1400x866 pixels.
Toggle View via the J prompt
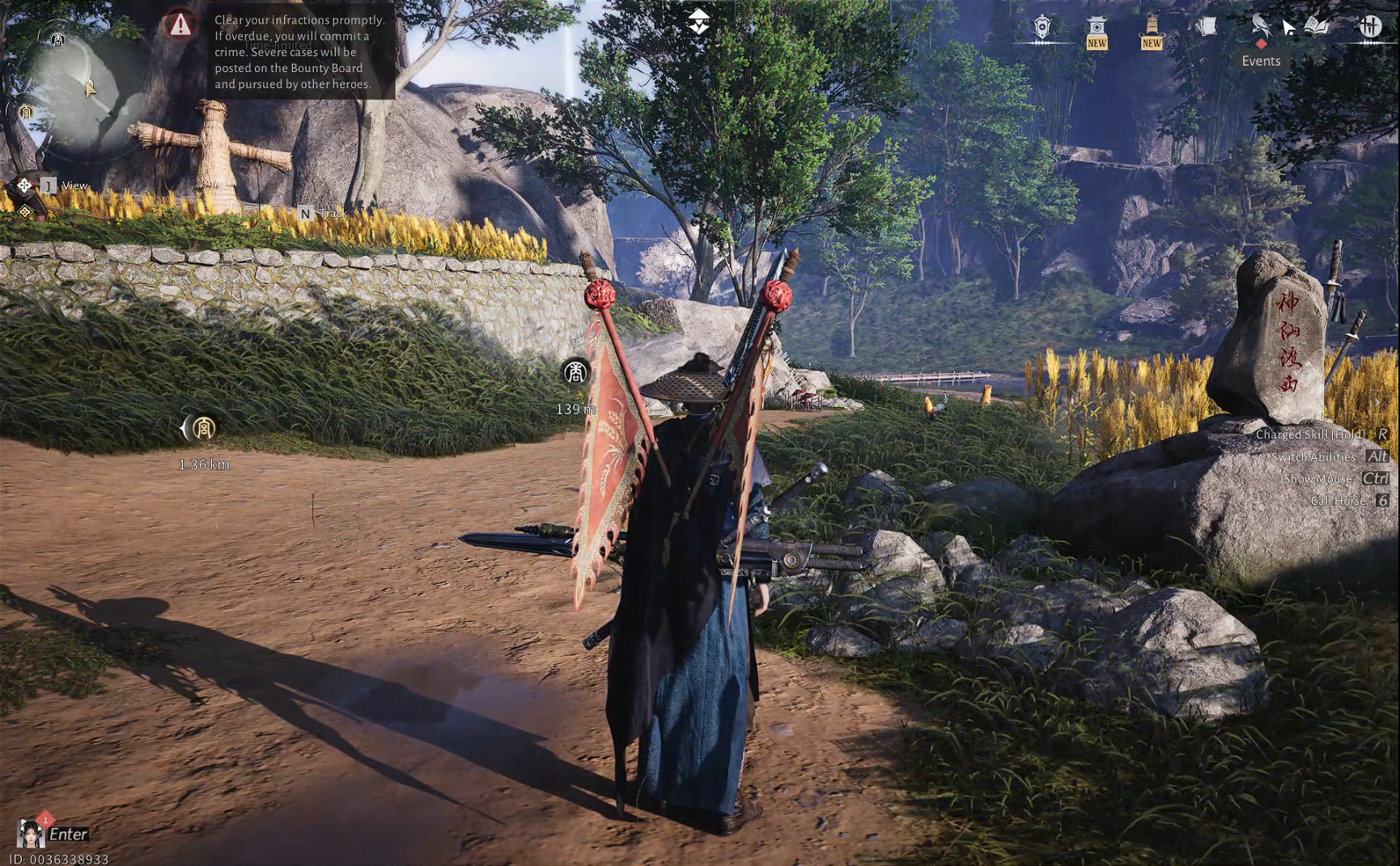click(50, 185)
